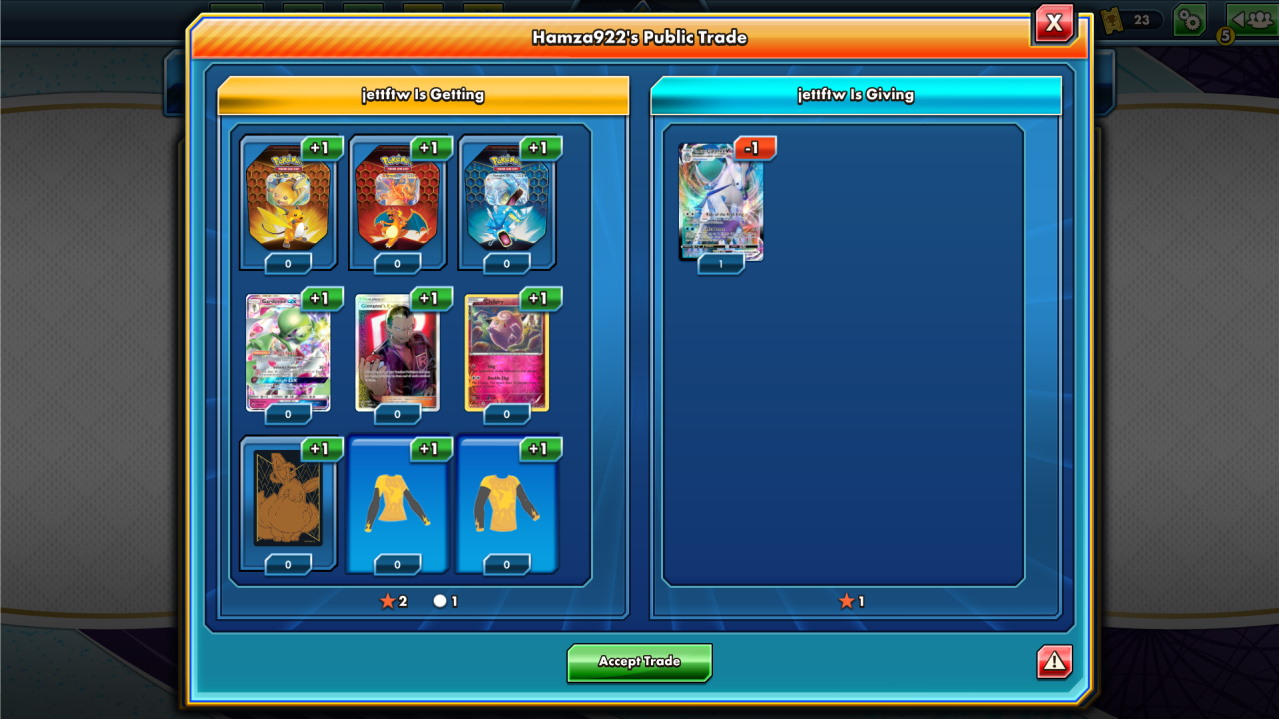
Task: Examine the Giovanni's Exile trainer card
Action: (397, 351)
